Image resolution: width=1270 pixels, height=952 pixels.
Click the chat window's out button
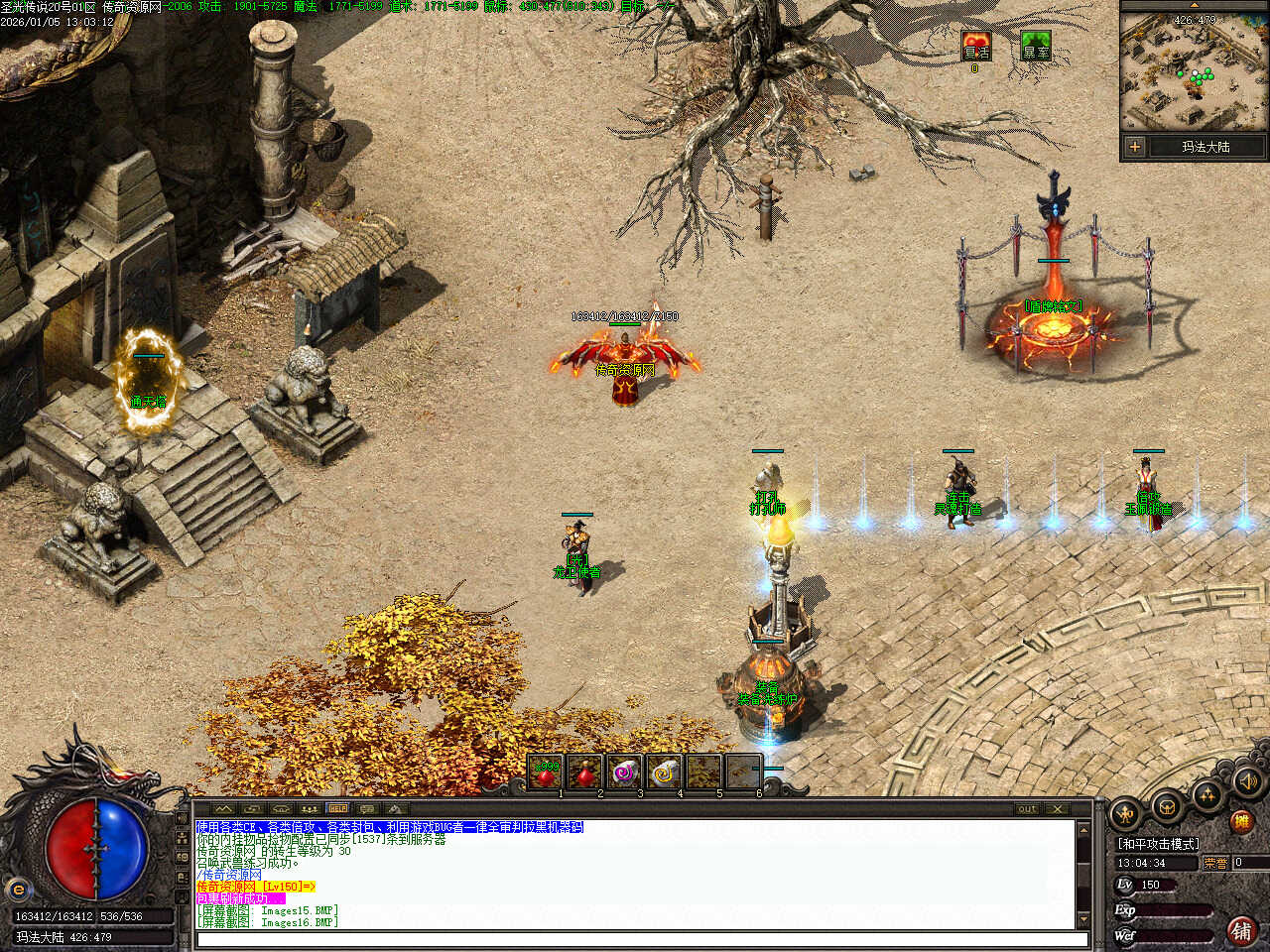(1027, 809)
